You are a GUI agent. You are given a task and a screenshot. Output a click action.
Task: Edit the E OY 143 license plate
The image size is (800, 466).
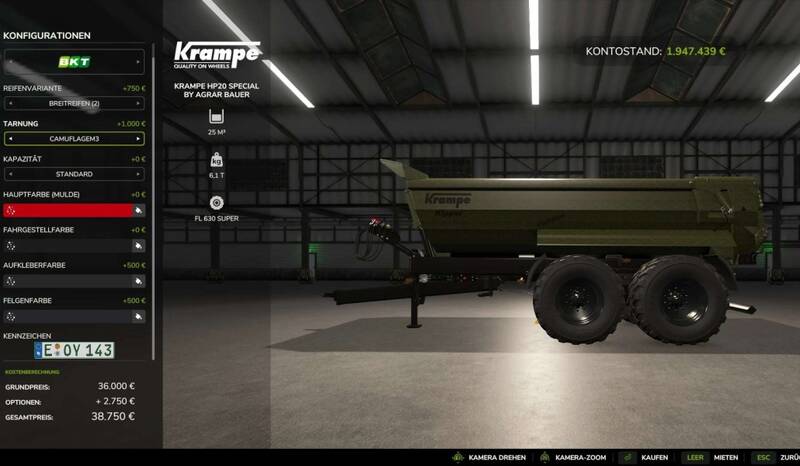pyautogui.click(x=74, y=350)
